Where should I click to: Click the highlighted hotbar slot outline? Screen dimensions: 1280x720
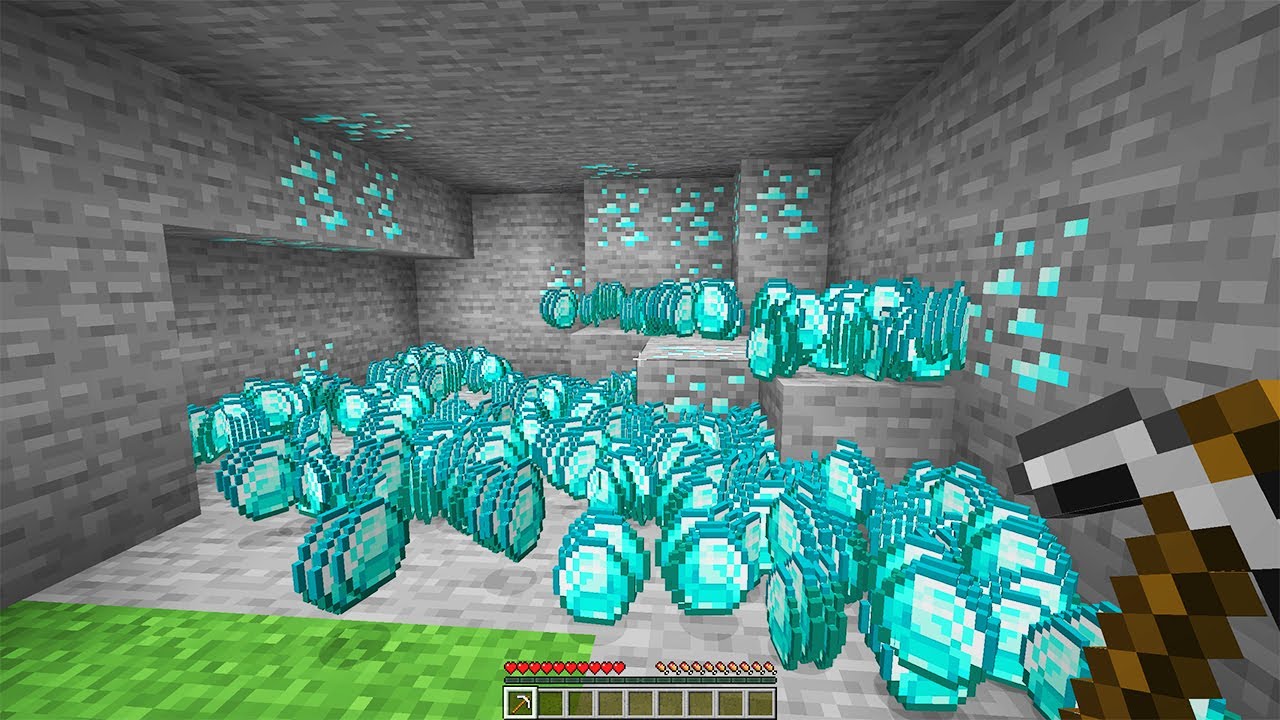coord(520,702)
